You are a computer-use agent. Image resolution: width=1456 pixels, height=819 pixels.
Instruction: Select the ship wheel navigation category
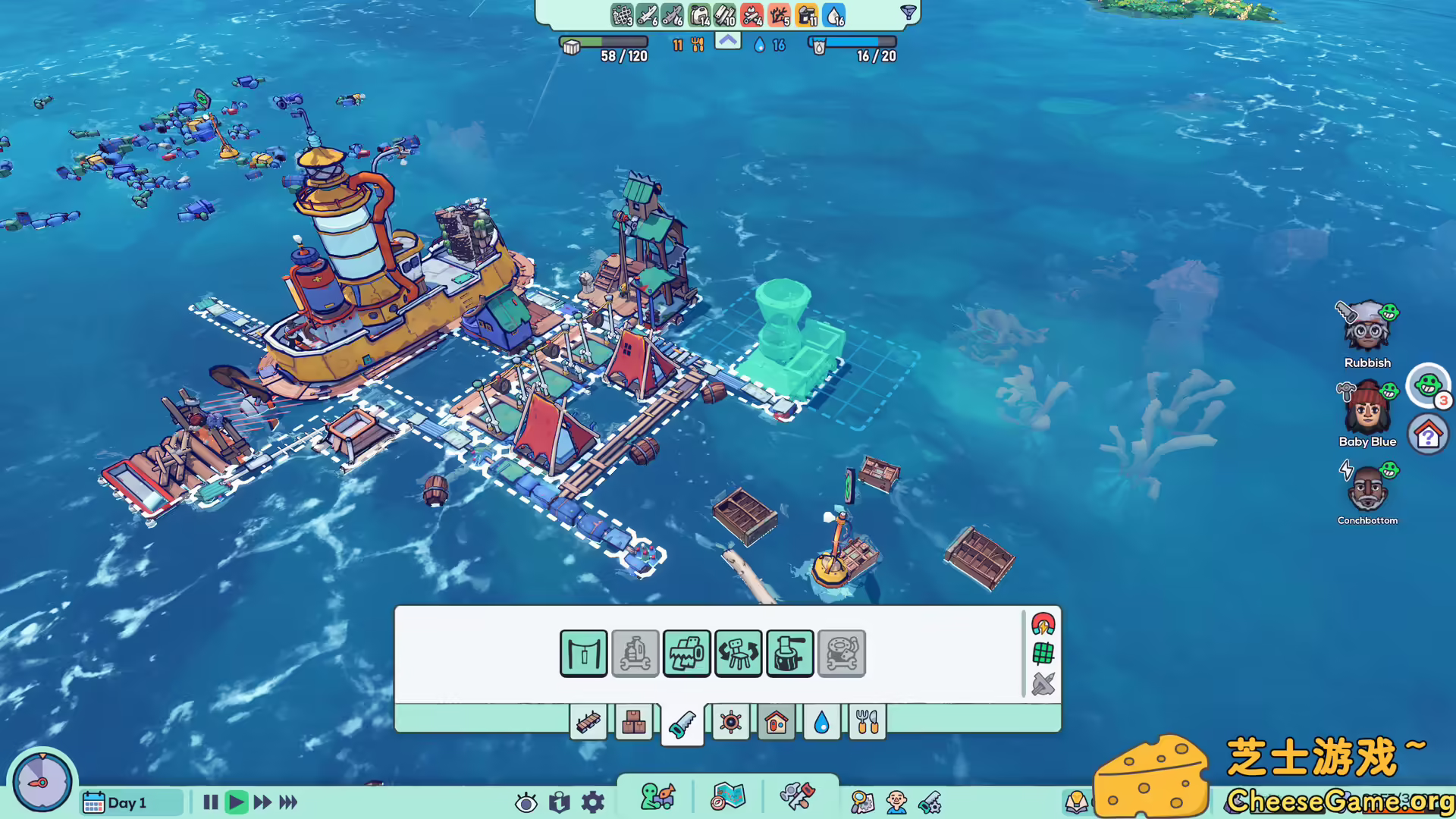tap(729, 723)
